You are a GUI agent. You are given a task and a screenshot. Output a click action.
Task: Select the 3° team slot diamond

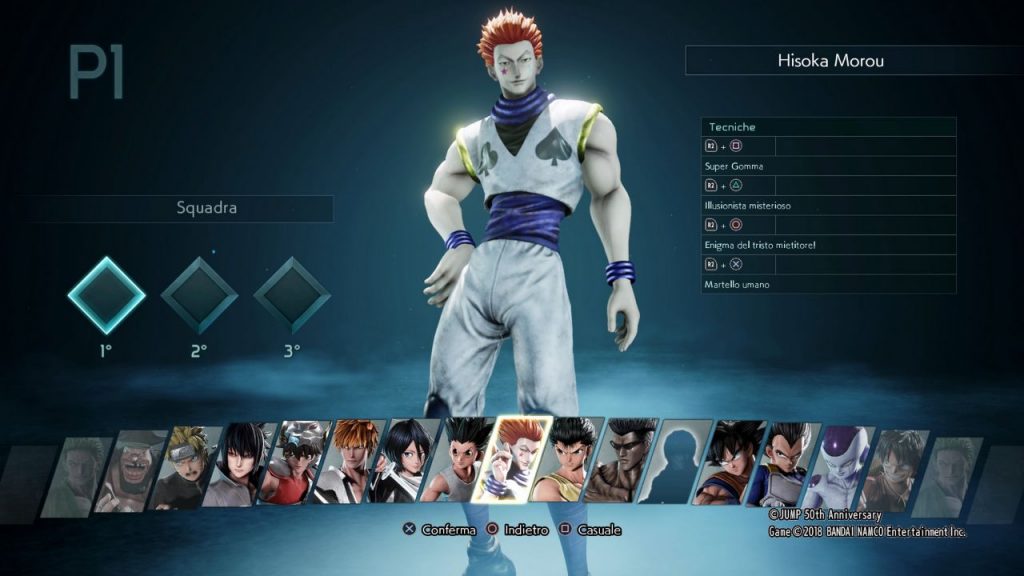[x=291, y=295]
